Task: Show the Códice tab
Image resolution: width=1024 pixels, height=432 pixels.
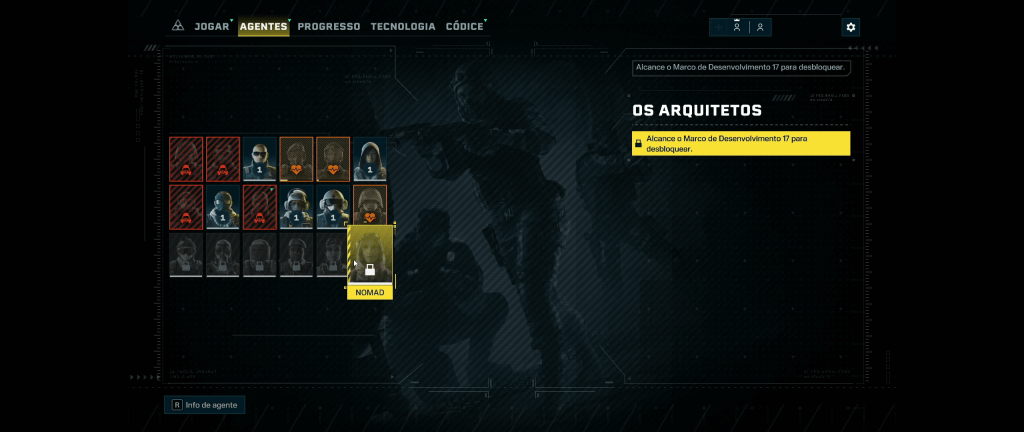Action: [x=464, y=27]
